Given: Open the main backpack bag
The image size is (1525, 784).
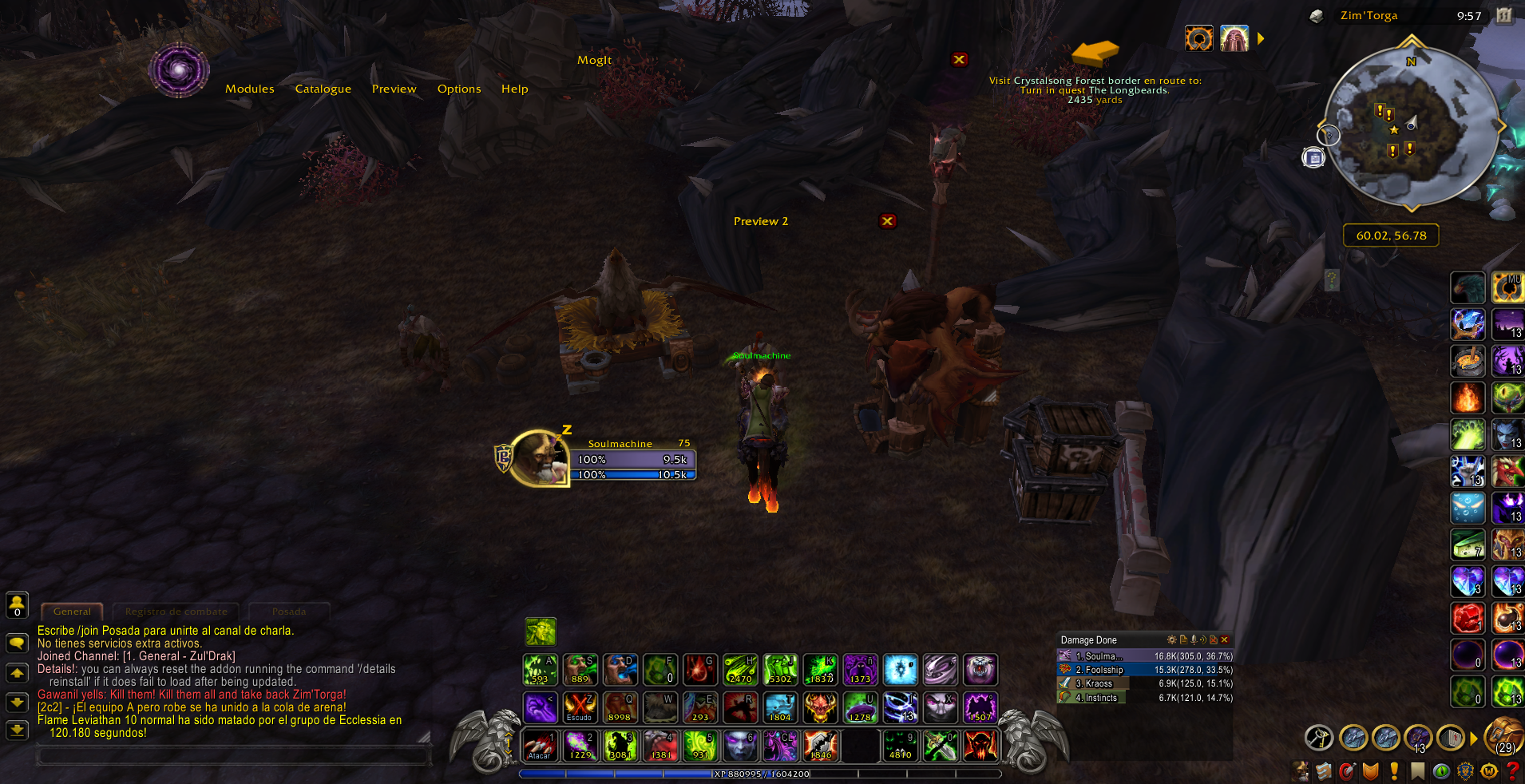Looking at the screenshot, I should (1503, 736).
